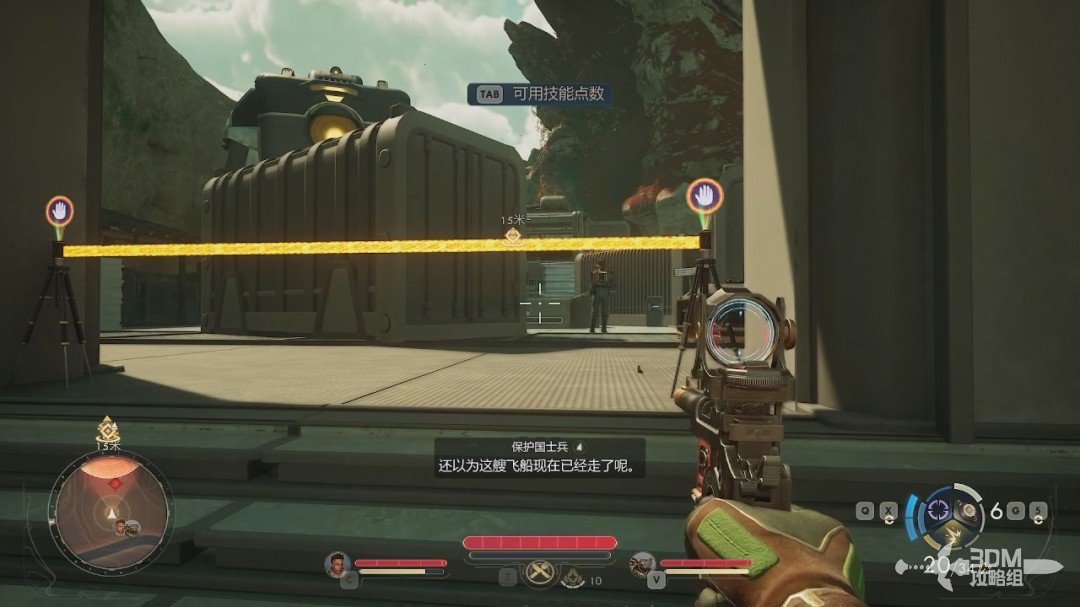1080x607 pixels.
Task: Click the circular minimap radar
Action: [x=112, y=510]
